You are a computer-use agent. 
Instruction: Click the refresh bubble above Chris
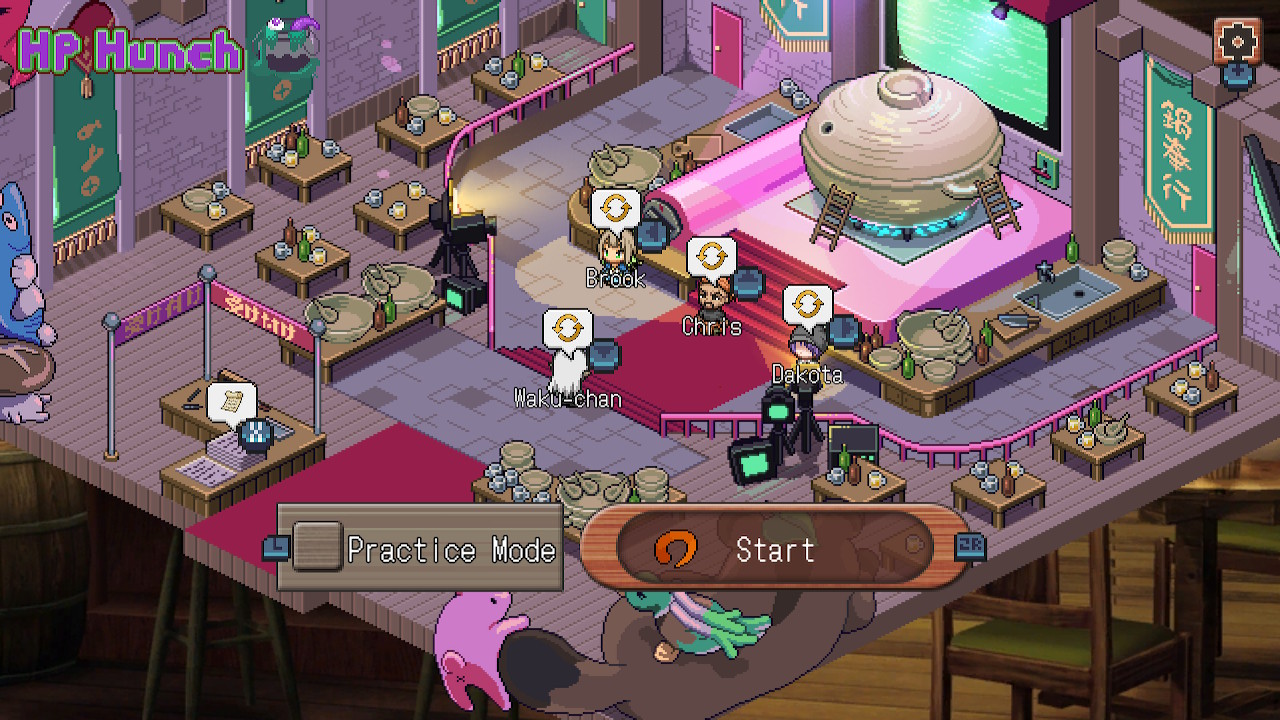tap(713, 256)
